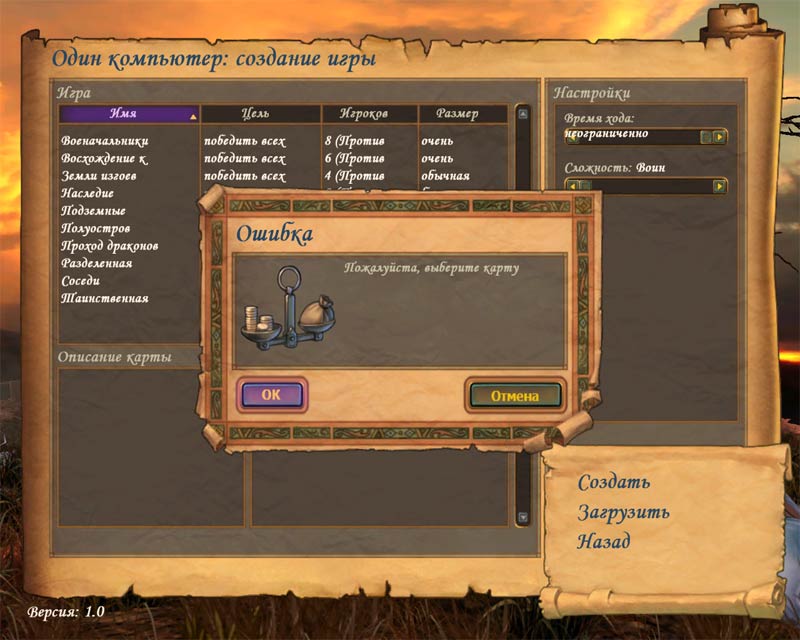Go back with Назад

coord(604,541)
